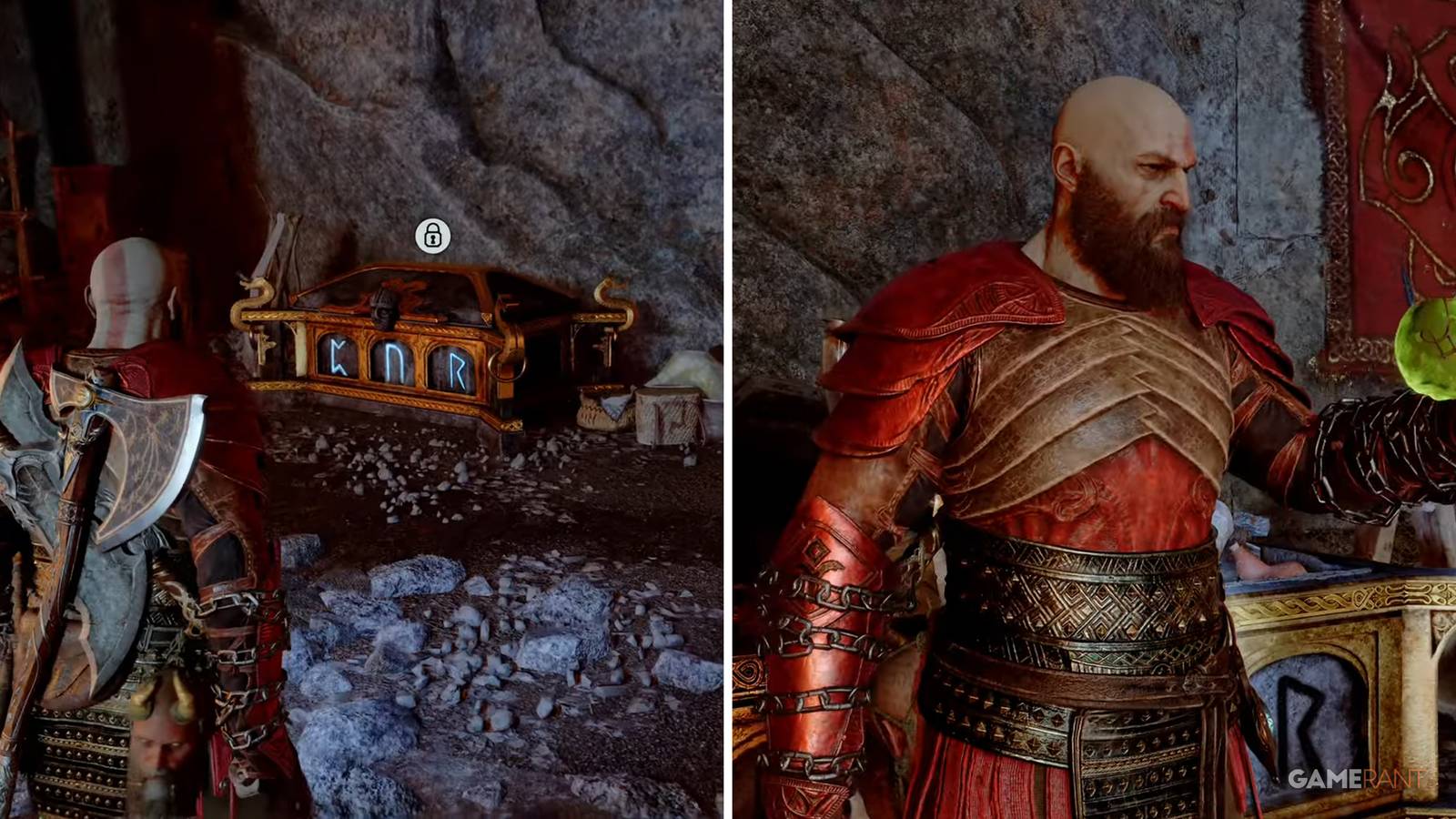
Task: Switch to the right panel showing Kratos close-up
Action: pos(1092,409)
